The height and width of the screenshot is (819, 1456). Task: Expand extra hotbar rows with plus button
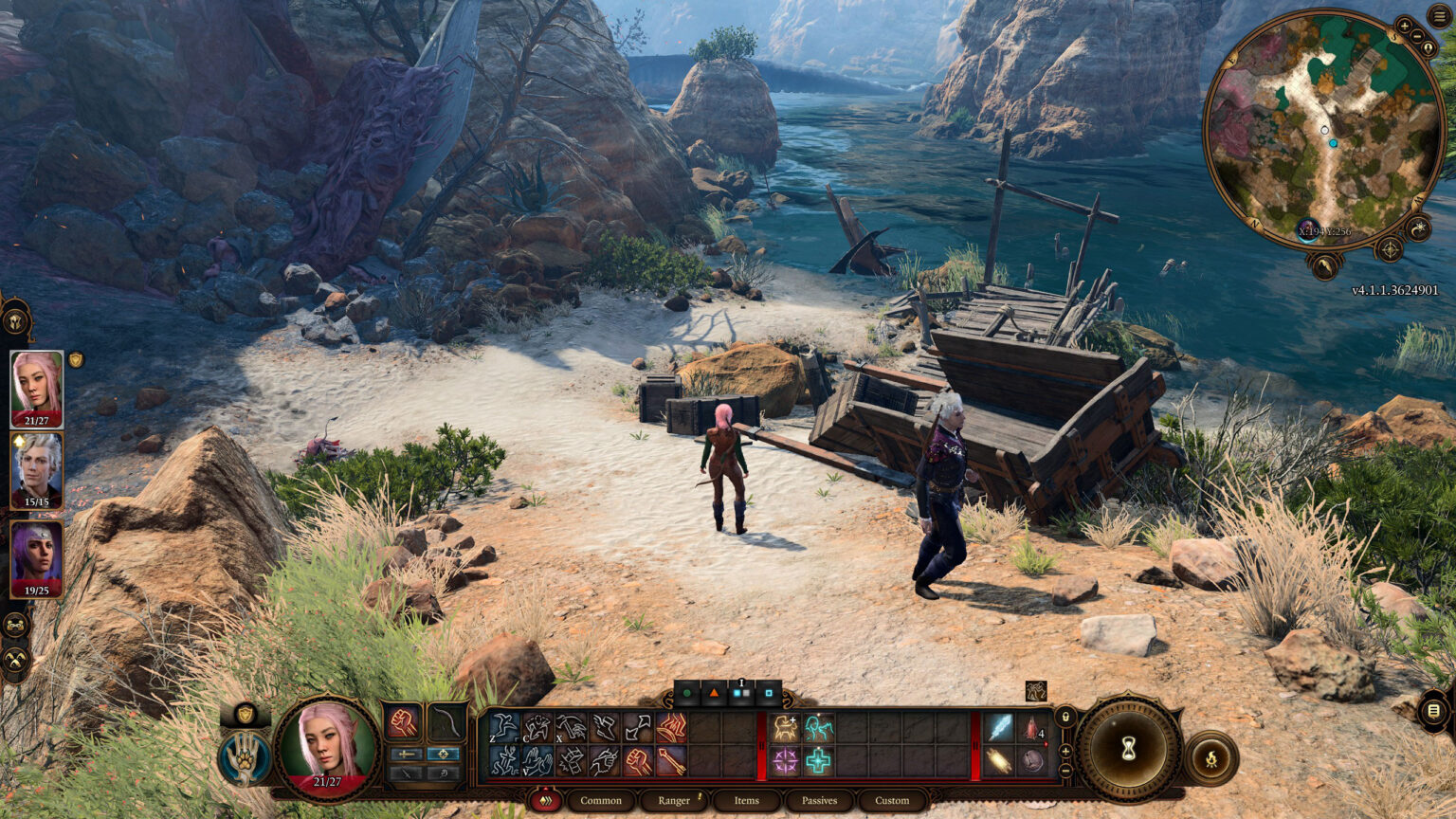coord(1065,751)
